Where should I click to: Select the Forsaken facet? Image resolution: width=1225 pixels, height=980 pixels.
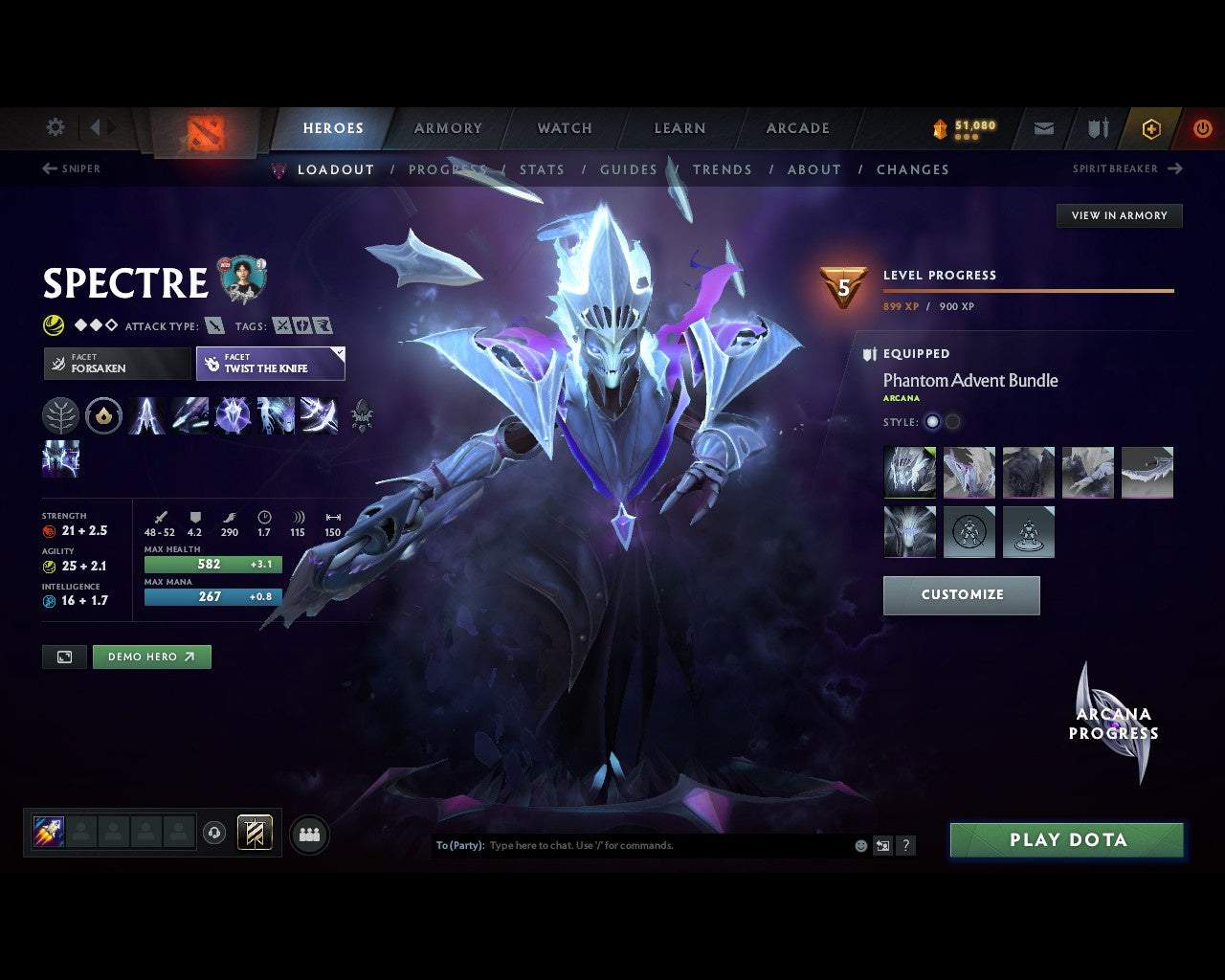(x=117, y=363)
